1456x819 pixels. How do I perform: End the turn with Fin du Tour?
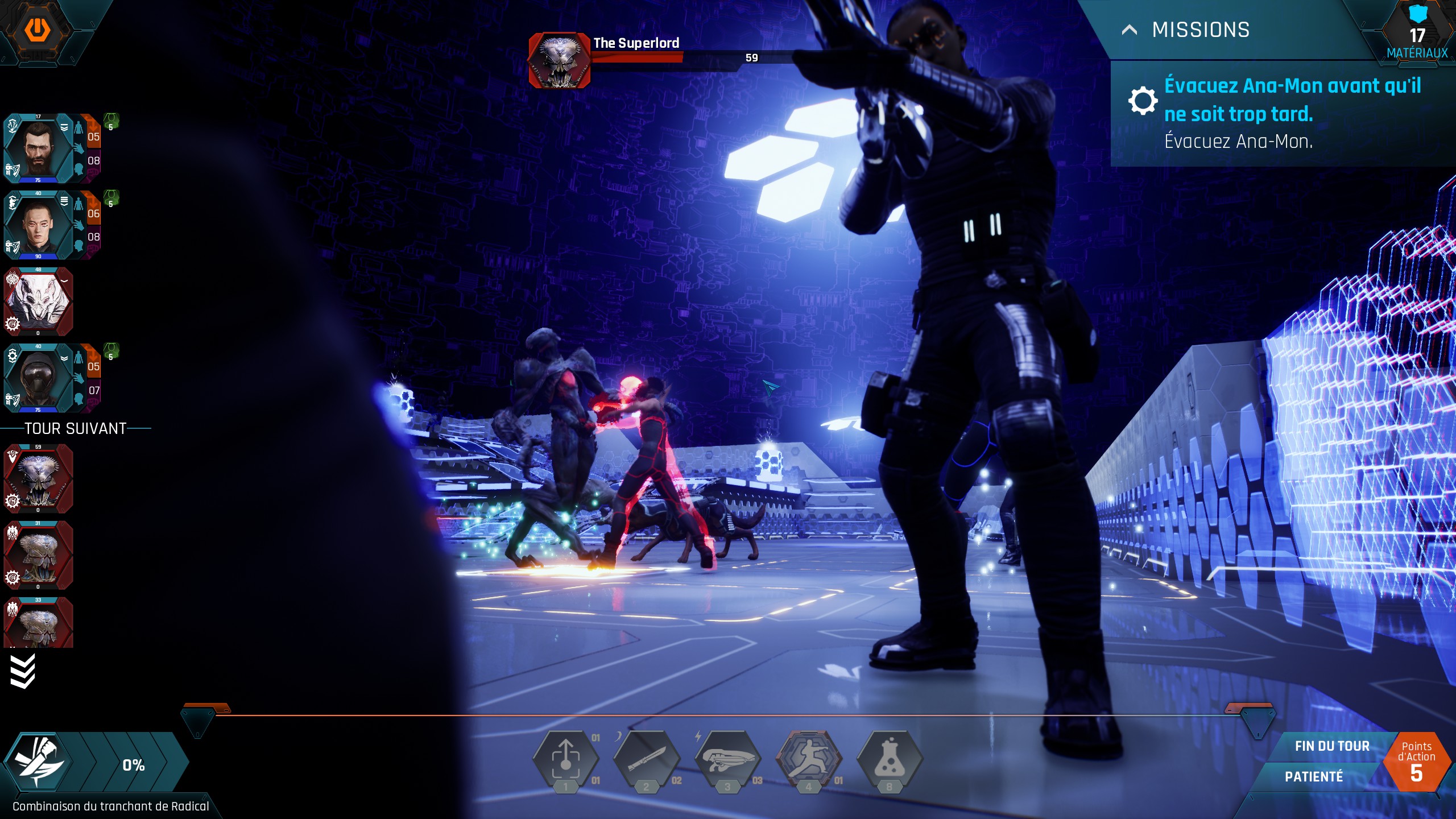click(1331, 746)
